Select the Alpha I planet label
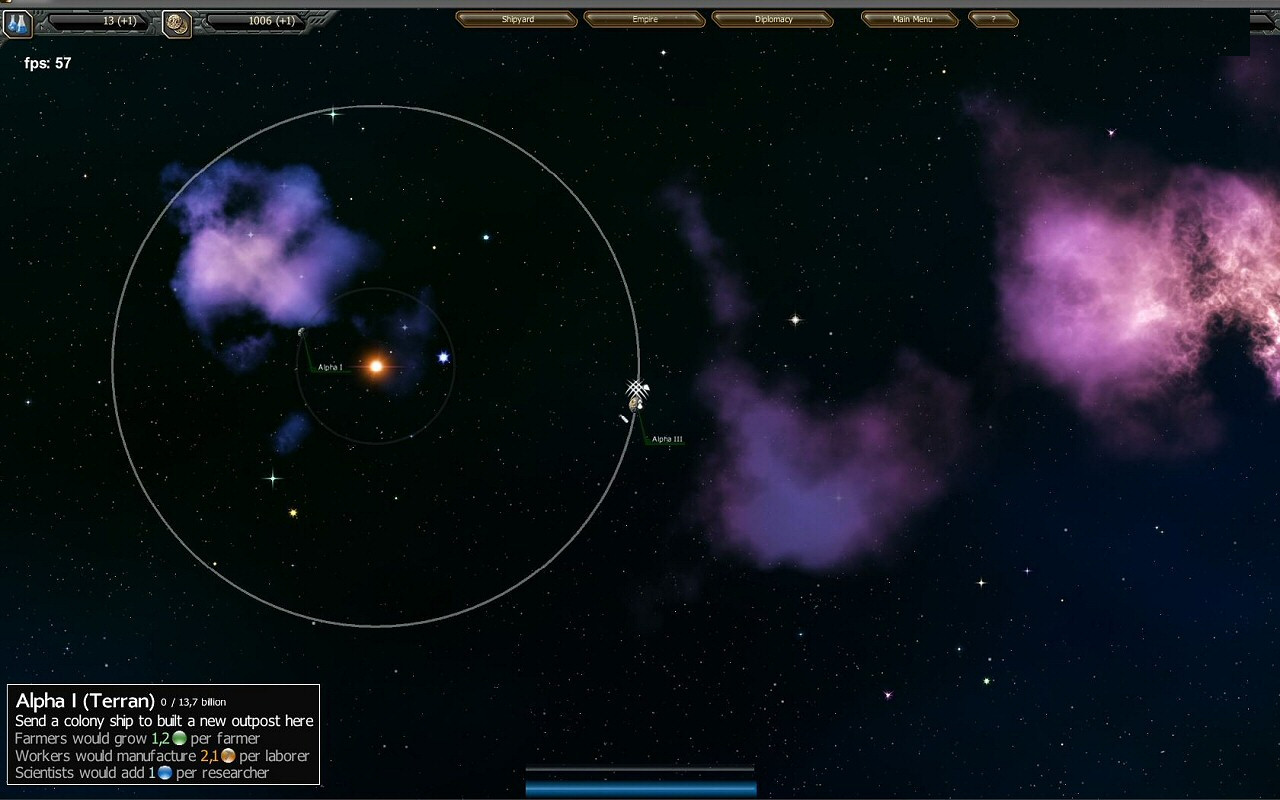The width and height of the screenshot is (1280, 800). point(330,368)
